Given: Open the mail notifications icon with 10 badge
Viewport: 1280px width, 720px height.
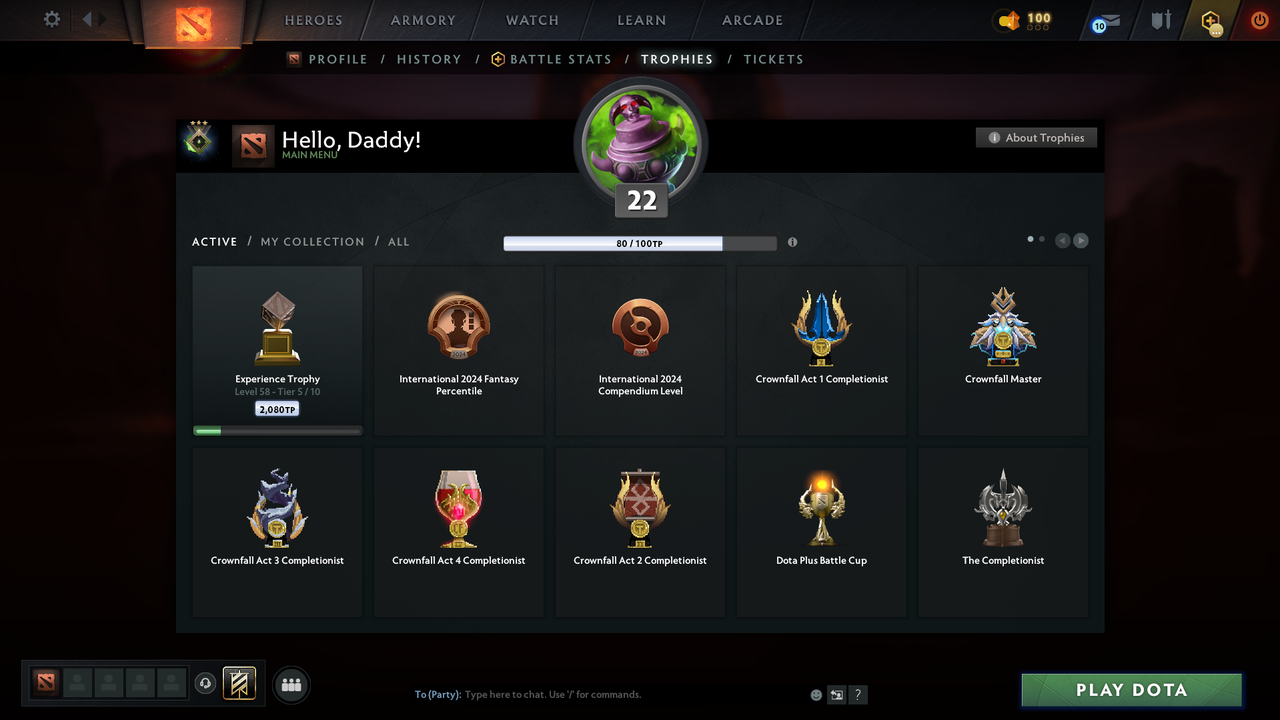Looking at the screenshot, I should [x=1104, y=21].
